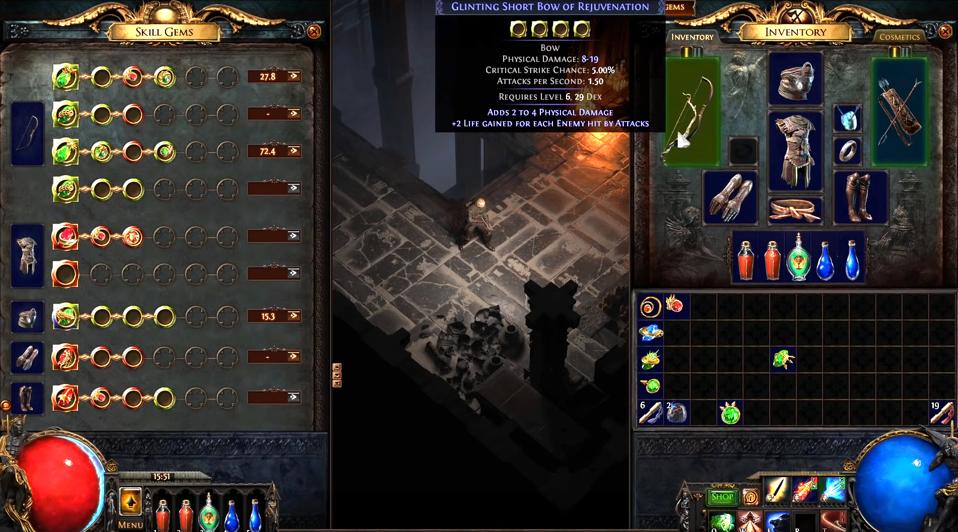Select the equipped short bow slot
The width and height of the screenshot is (958, 532).
click(x=692, y=111)
